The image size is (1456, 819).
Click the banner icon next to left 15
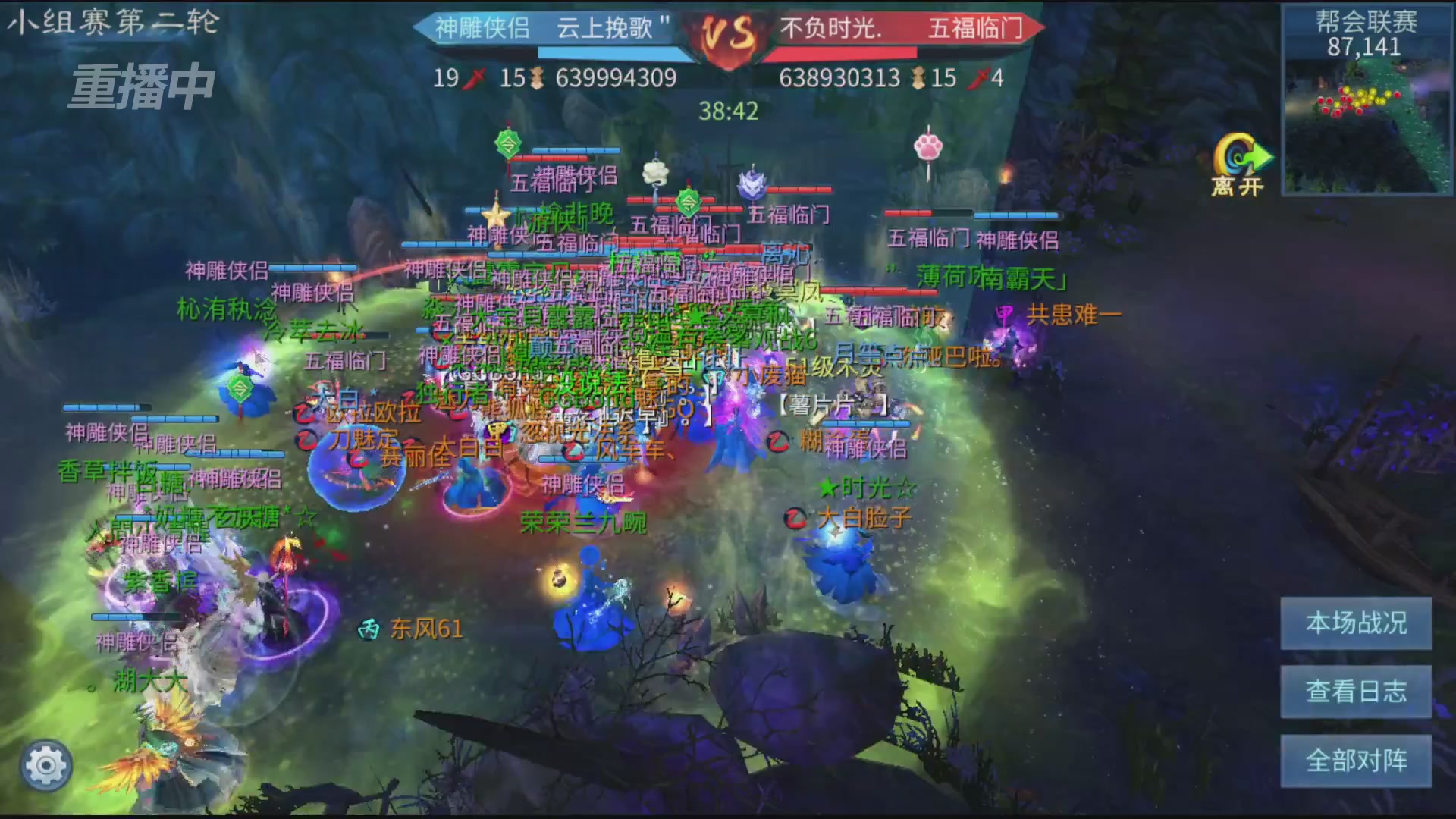[x=535, y=77]
